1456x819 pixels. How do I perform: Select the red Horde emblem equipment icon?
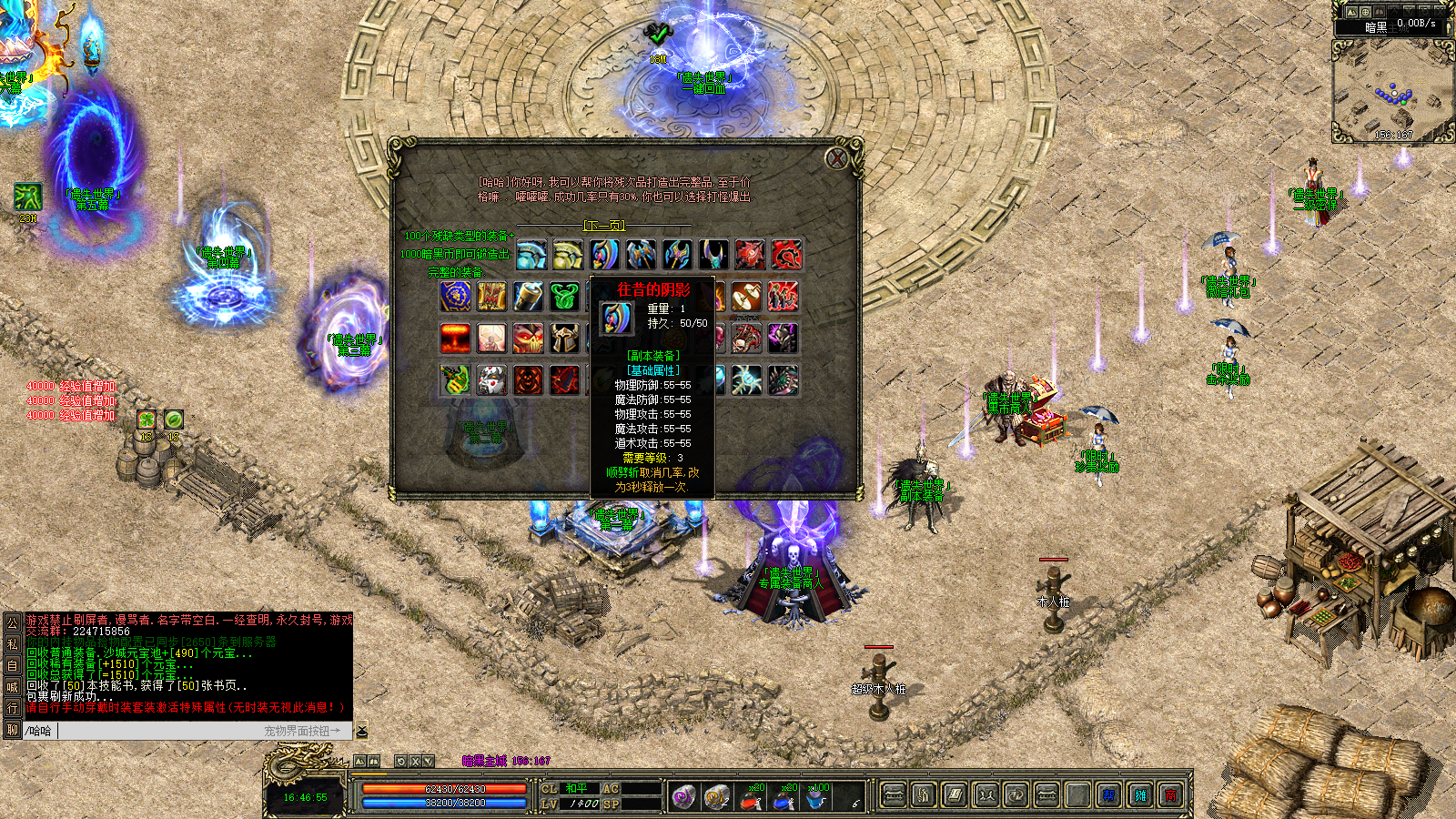[786, 255]
